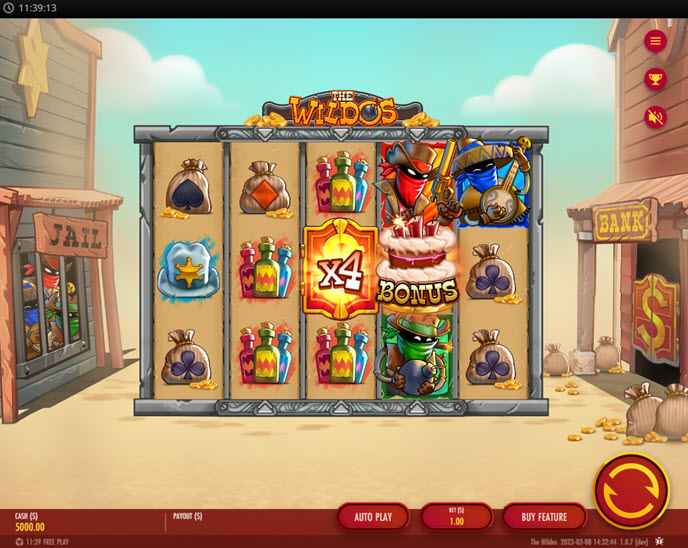This screenshot has height=548, width=688.
Task: Open the hamburger menu
Action: tap(655, 41)
